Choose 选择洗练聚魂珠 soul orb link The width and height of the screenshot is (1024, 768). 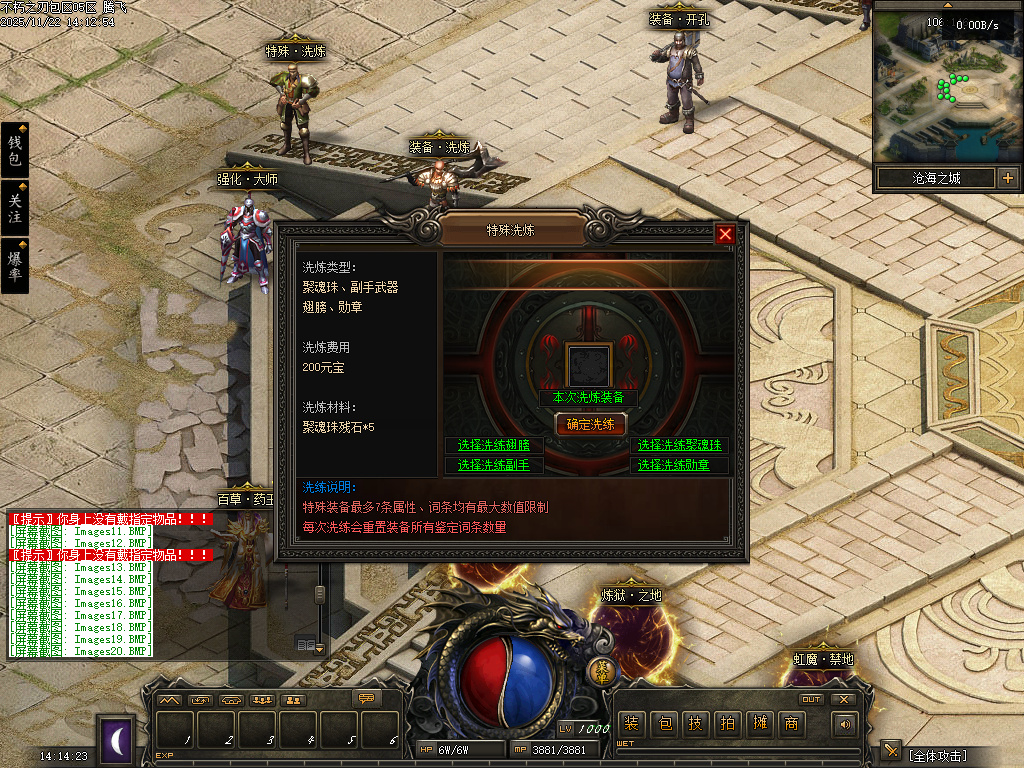pos(680,445)
